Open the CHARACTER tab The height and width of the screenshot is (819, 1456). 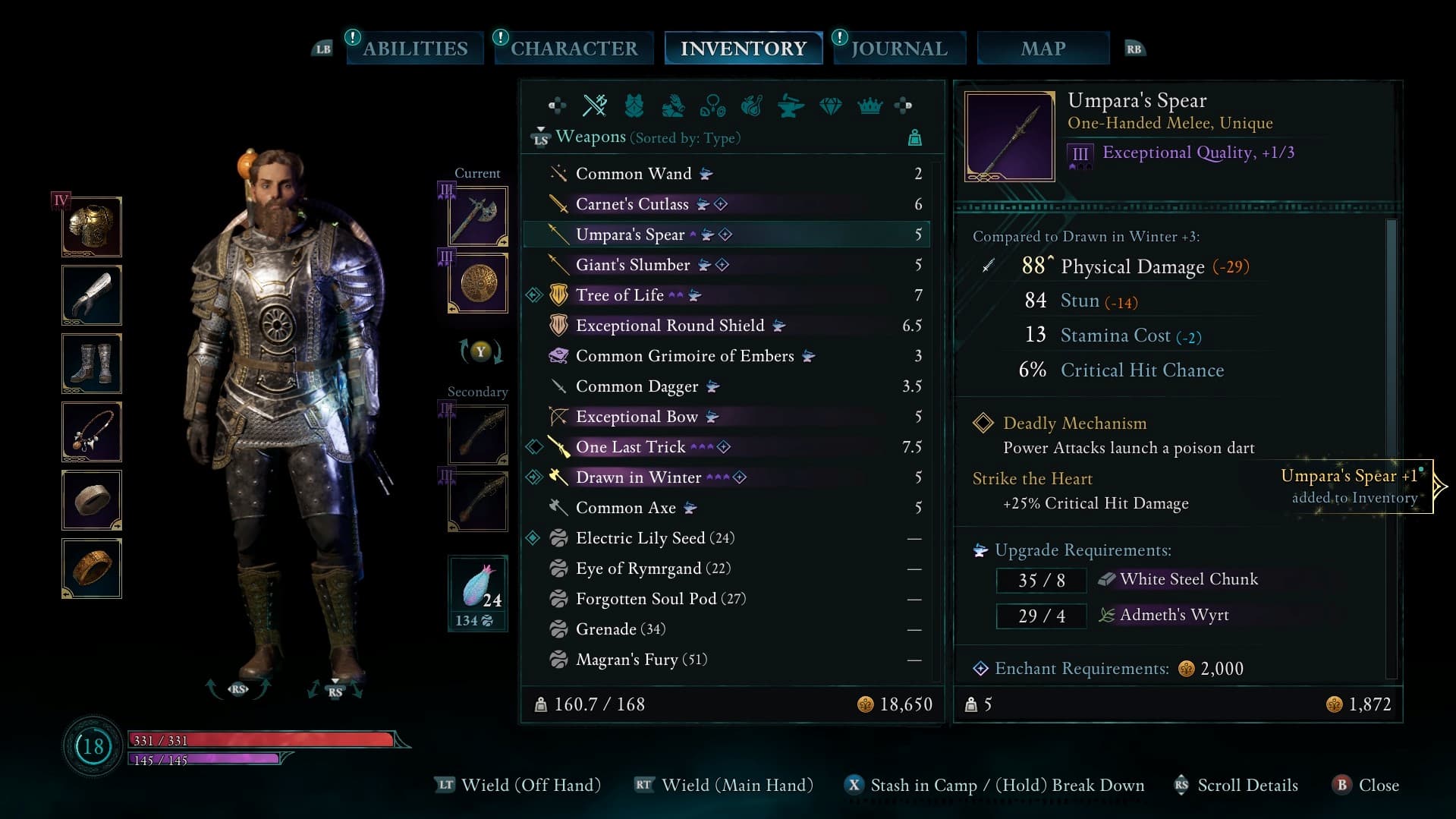tap(573, 48)
